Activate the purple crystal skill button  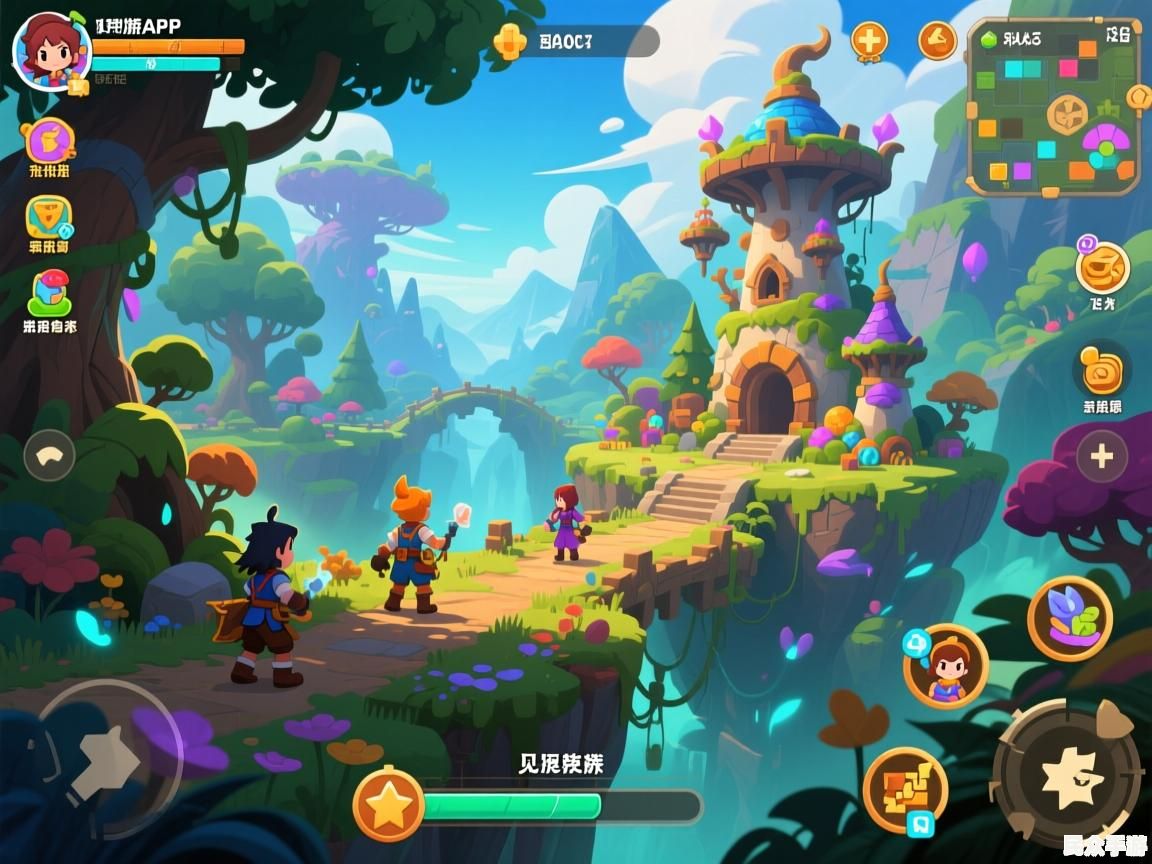point(1069,618)
